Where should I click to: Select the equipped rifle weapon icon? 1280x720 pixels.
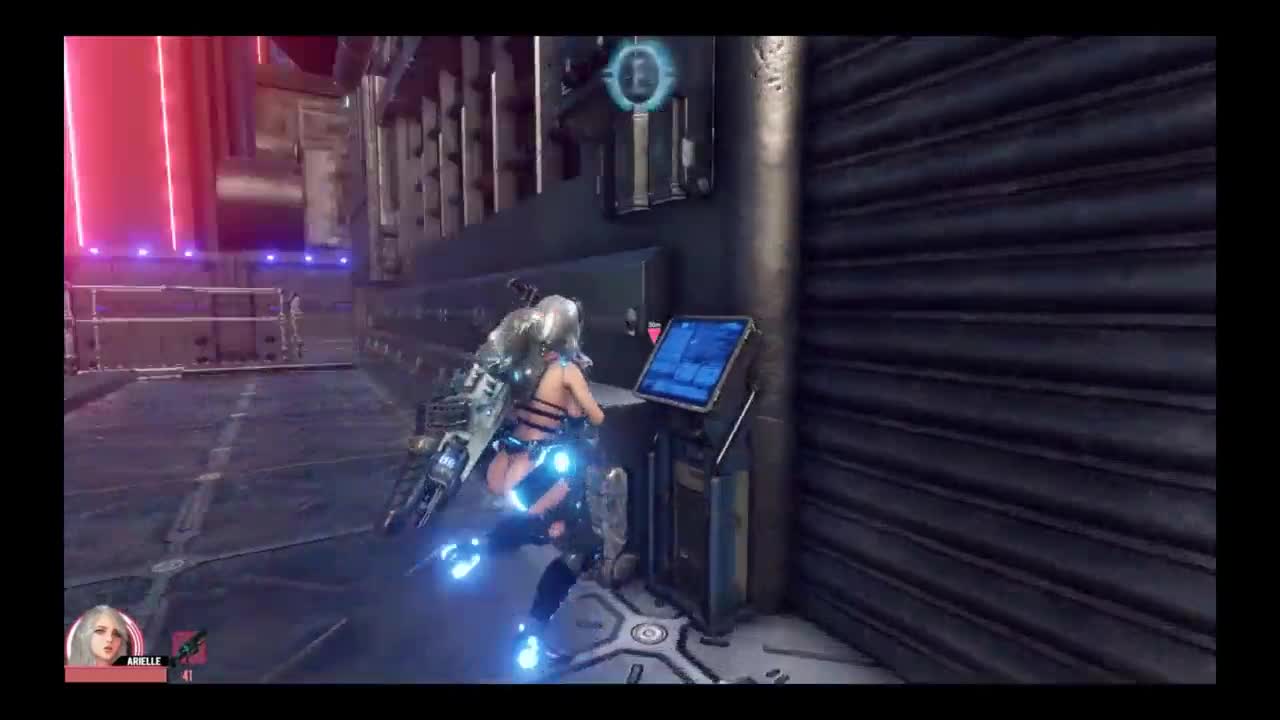(189, 647)
